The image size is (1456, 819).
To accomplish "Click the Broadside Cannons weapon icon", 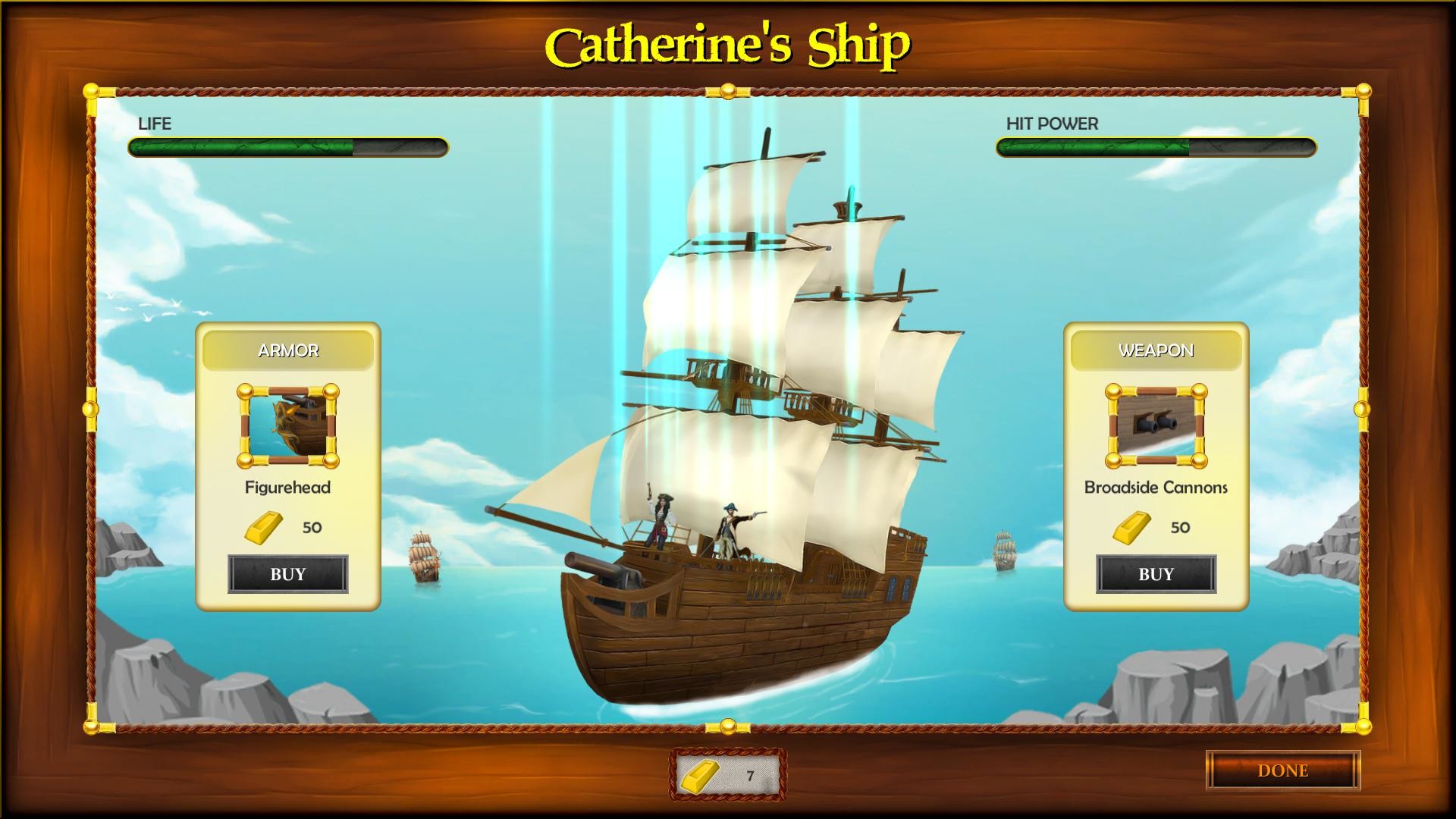I will tap(1154, 426).
